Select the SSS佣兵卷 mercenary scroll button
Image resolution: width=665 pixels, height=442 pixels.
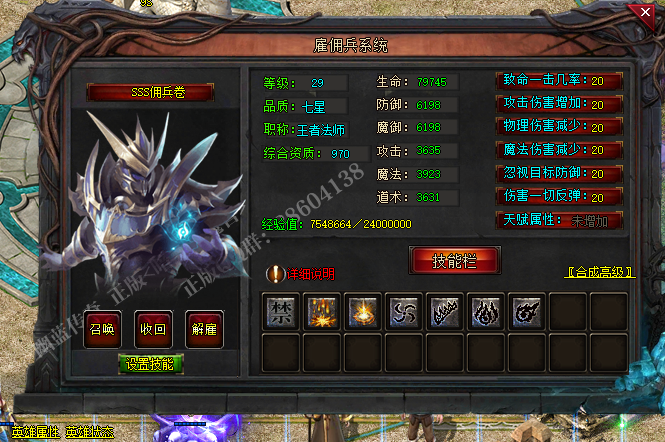pyautogui.click(x=151, y=93)
